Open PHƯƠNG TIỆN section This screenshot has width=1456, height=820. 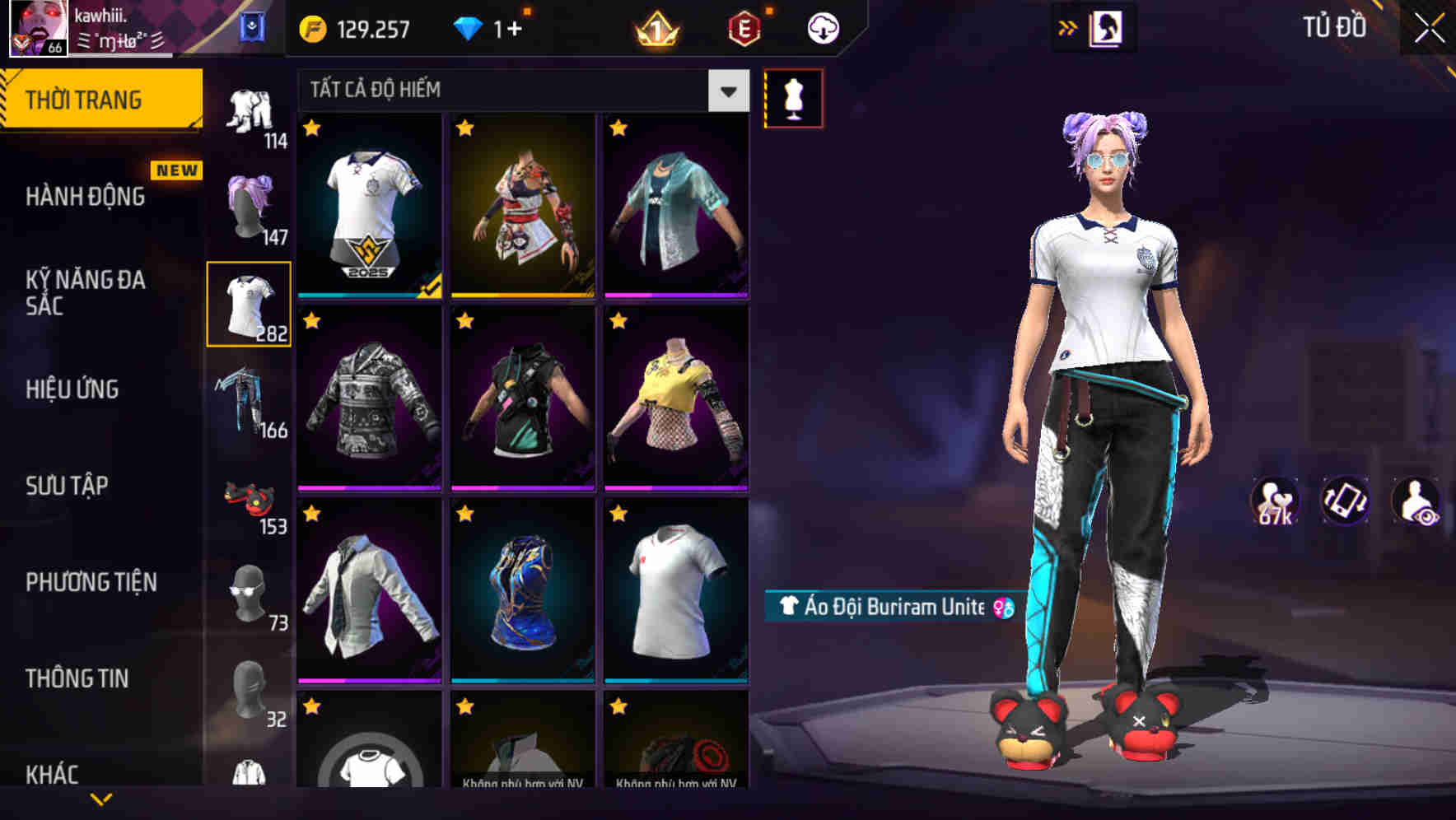pyautogui.click(x=89, y=582)
